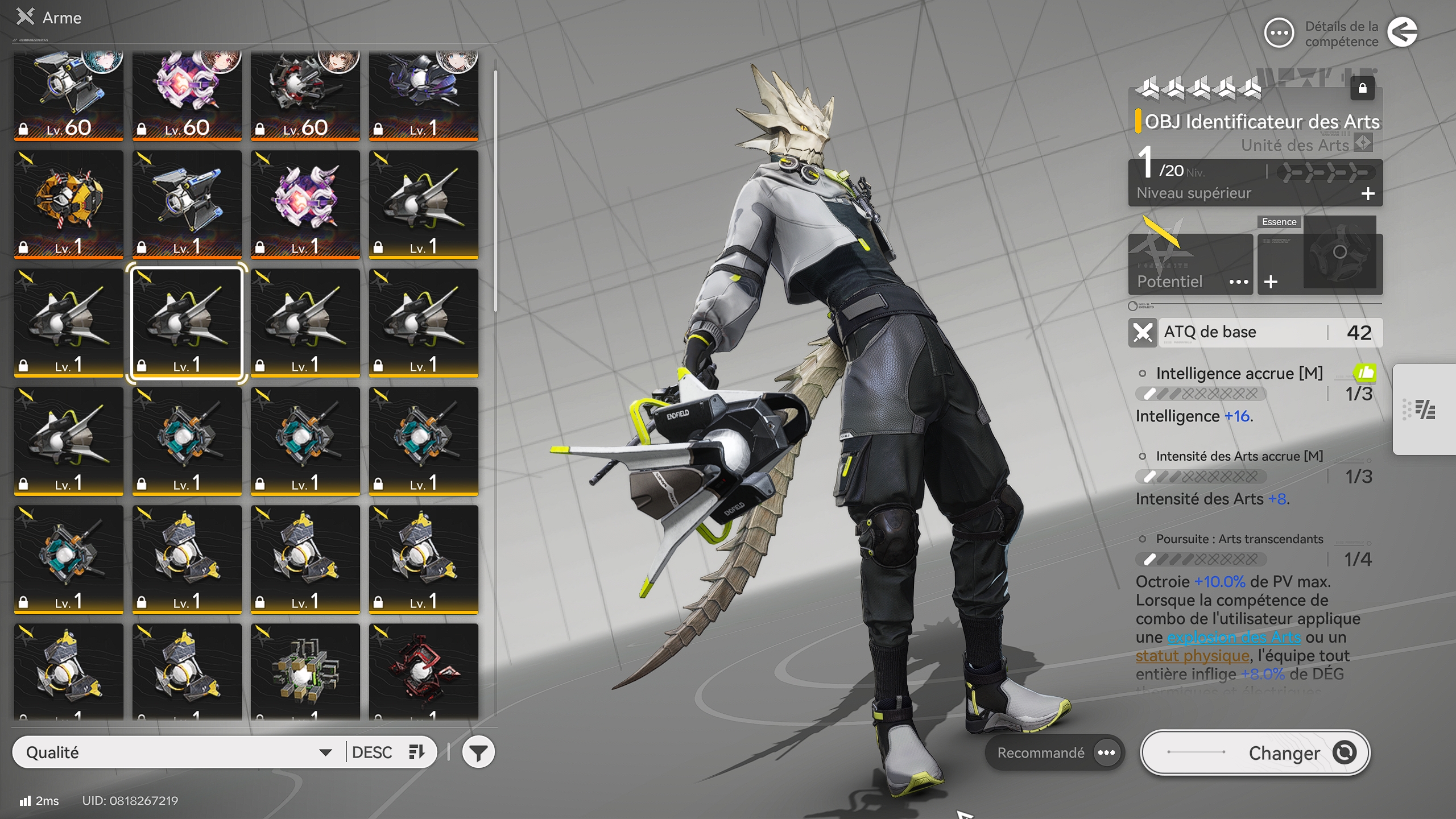
Task: Toggle the weapon lock padlock
Action: click(1362, 89)
